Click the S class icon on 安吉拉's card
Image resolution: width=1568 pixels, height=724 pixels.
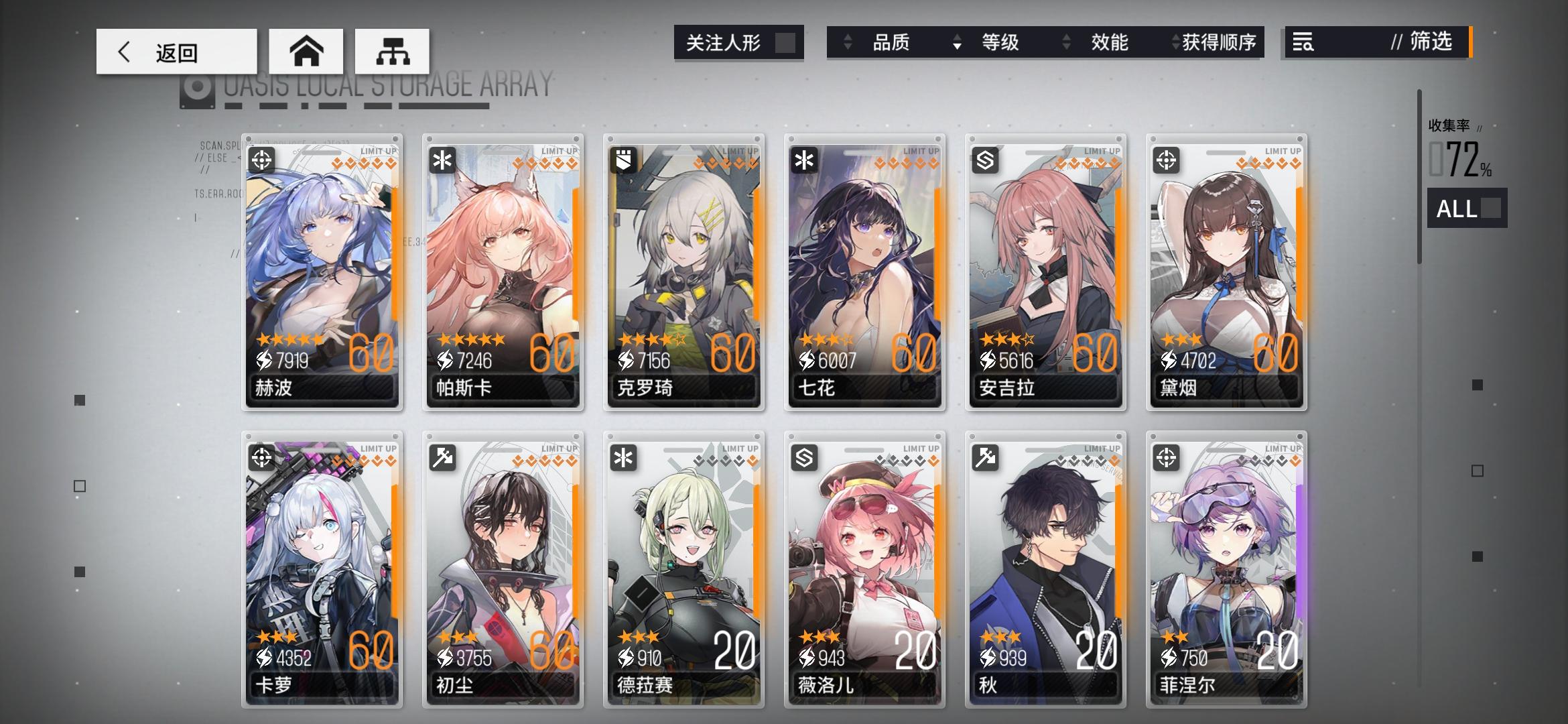[984, 160]
